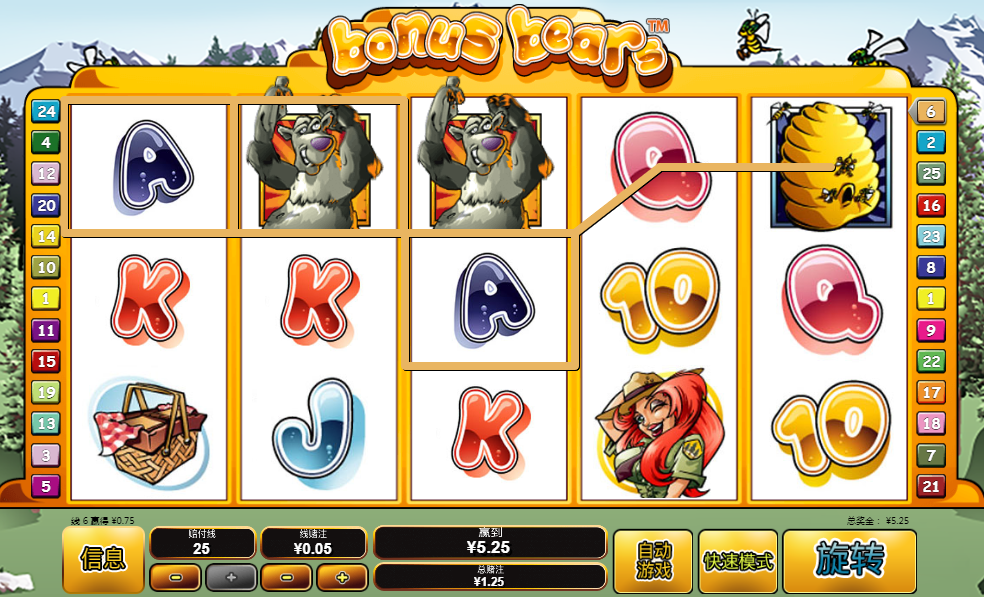Choose payline number 6
This screenshot has width=984, height=597.
tap(930, 112)
